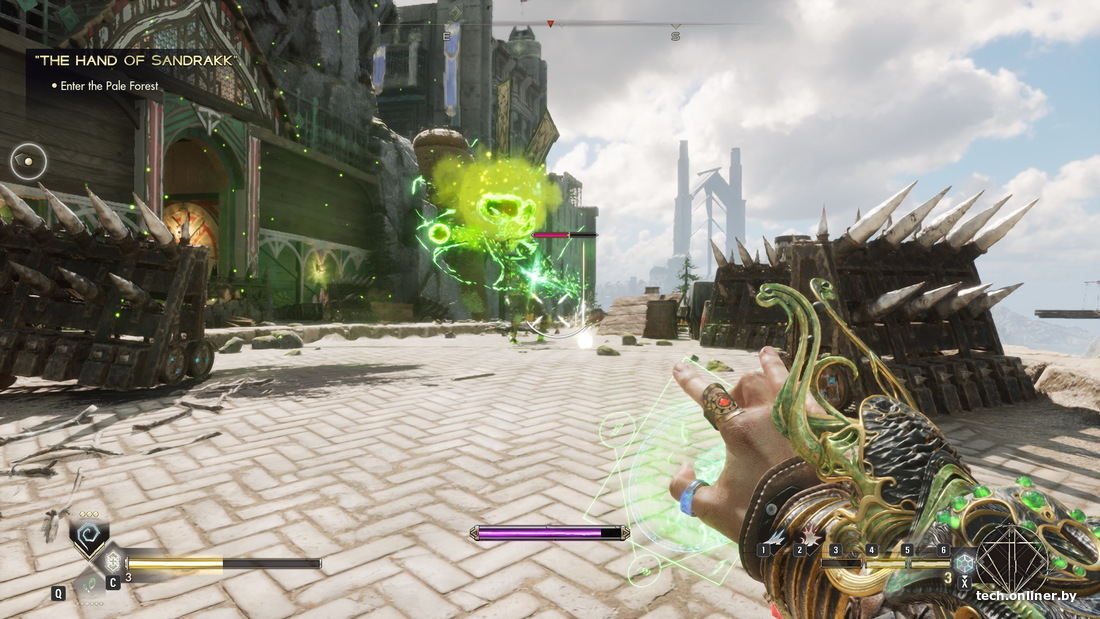This screenshot has height=619, width=1100.
Task: Click the circular indicator below the quest tracker
Action: tap(29, 161)
